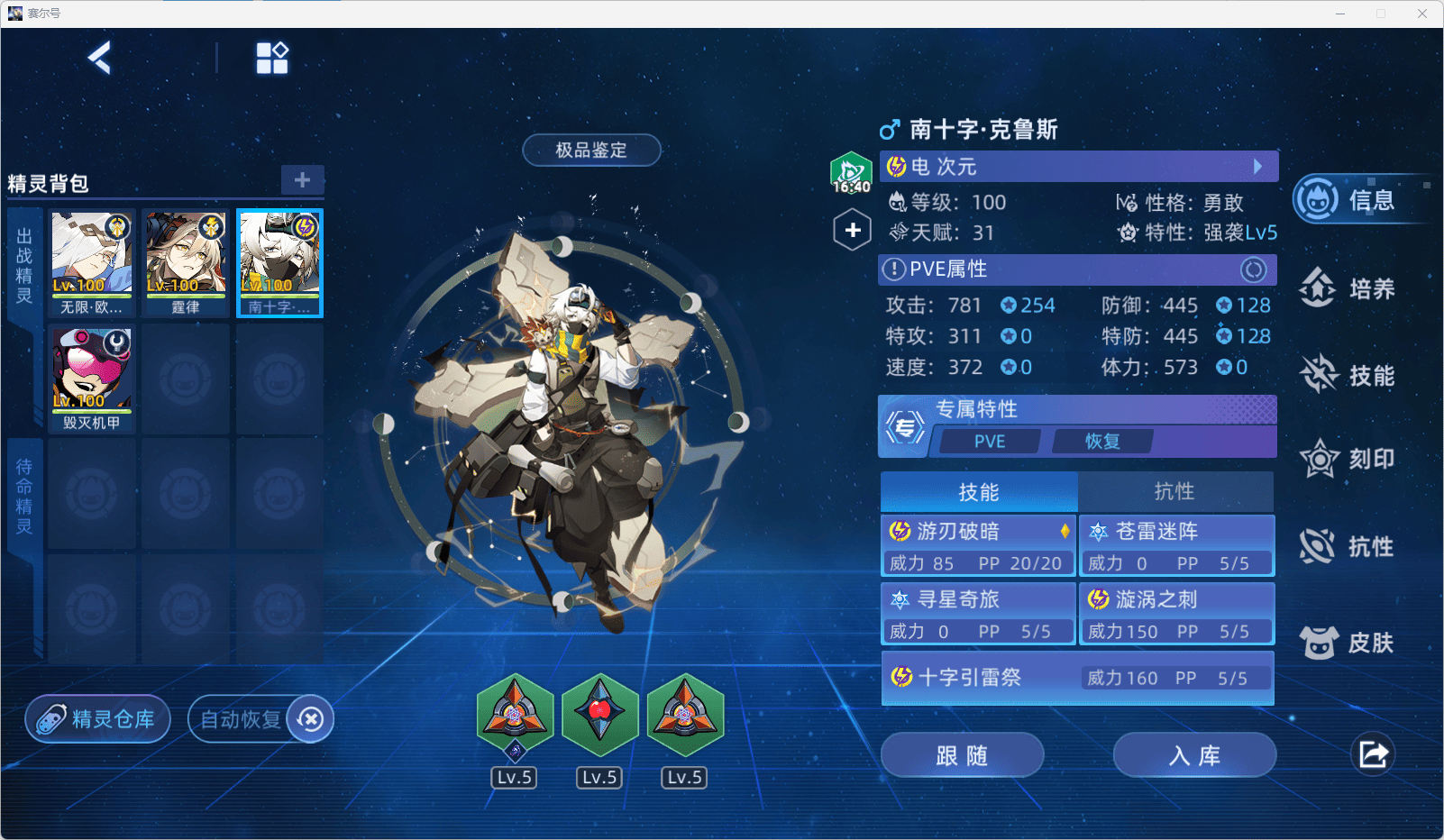Click the 跟随 follow button
Screen dimensions: 1444x840
pyautogui.click(x=962, y=755)
